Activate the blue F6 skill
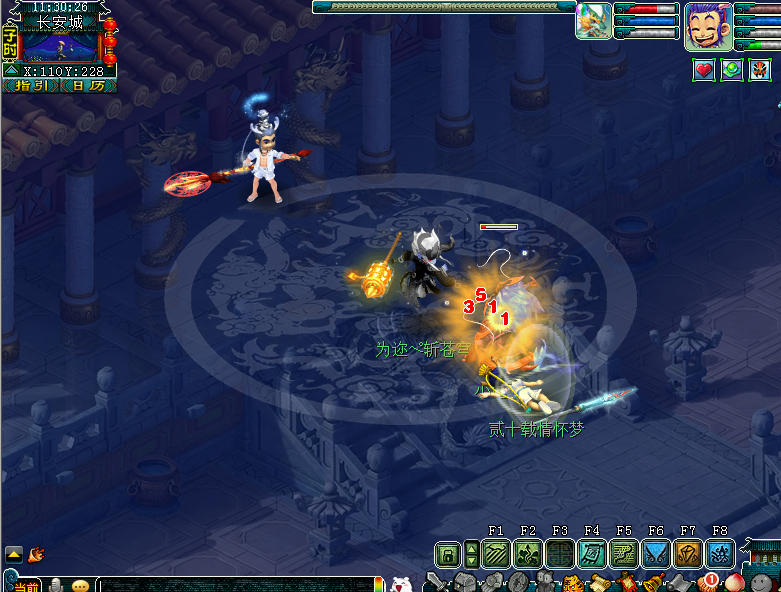Viewport: 781px width, 592px height. [x=656, y=554]
